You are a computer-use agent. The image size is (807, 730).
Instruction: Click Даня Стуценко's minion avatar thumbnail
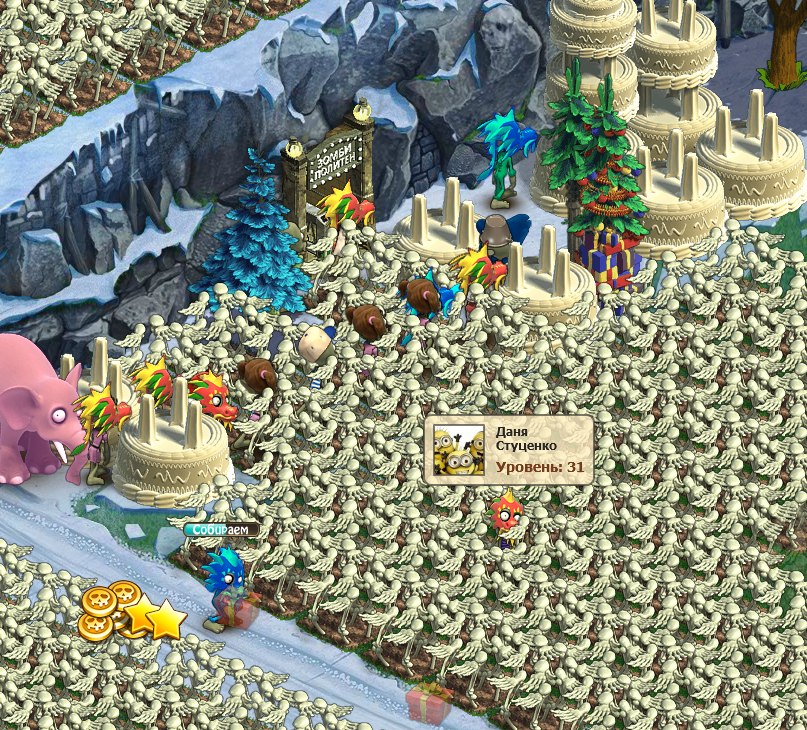(x=459, y=450)
